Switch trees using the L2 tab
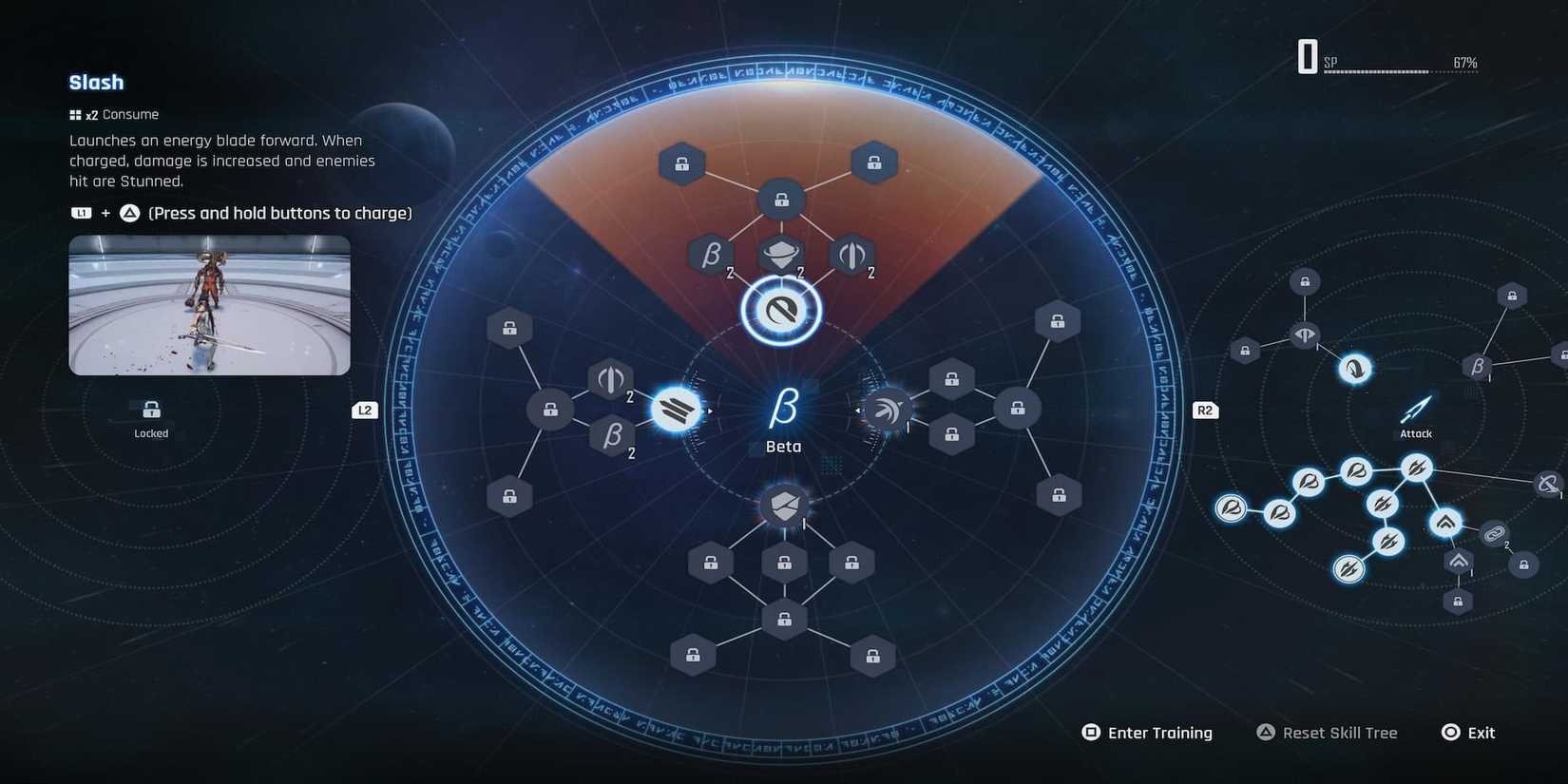The width and height of the screenshot is (1568, 784). click(x=365, y=410)
